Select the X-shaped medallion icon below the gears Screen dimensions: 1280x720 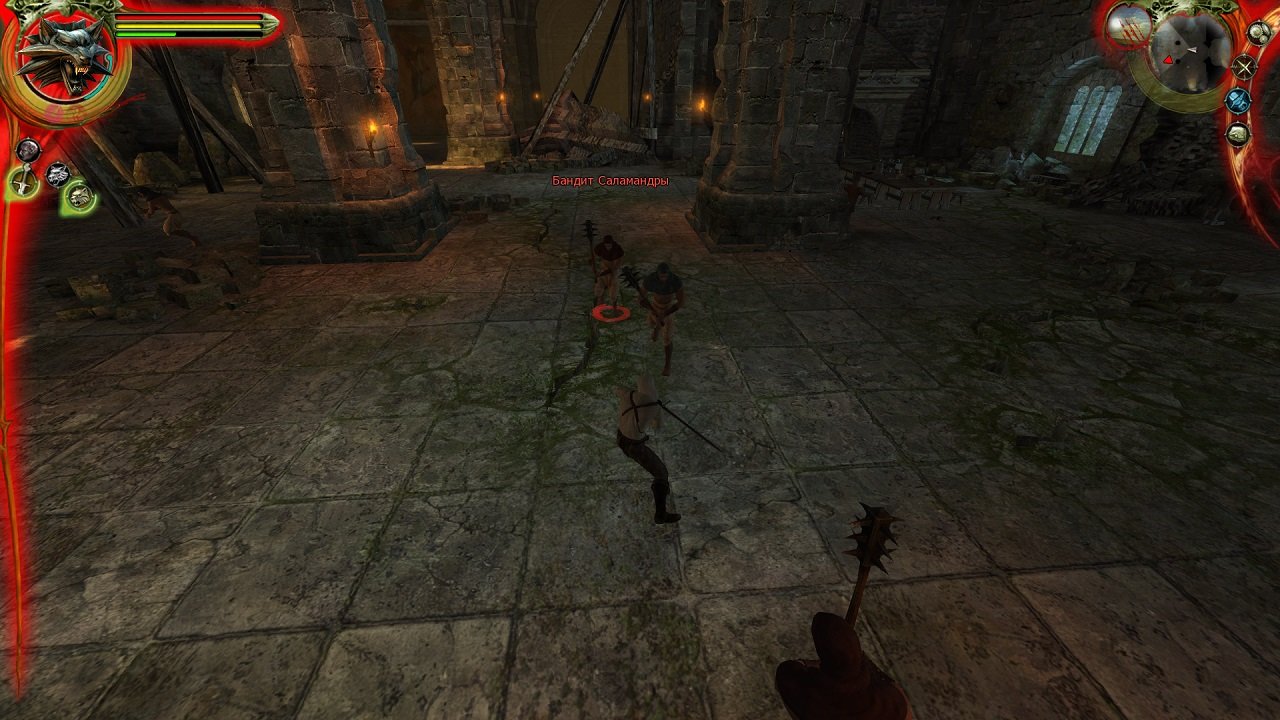1244,68
